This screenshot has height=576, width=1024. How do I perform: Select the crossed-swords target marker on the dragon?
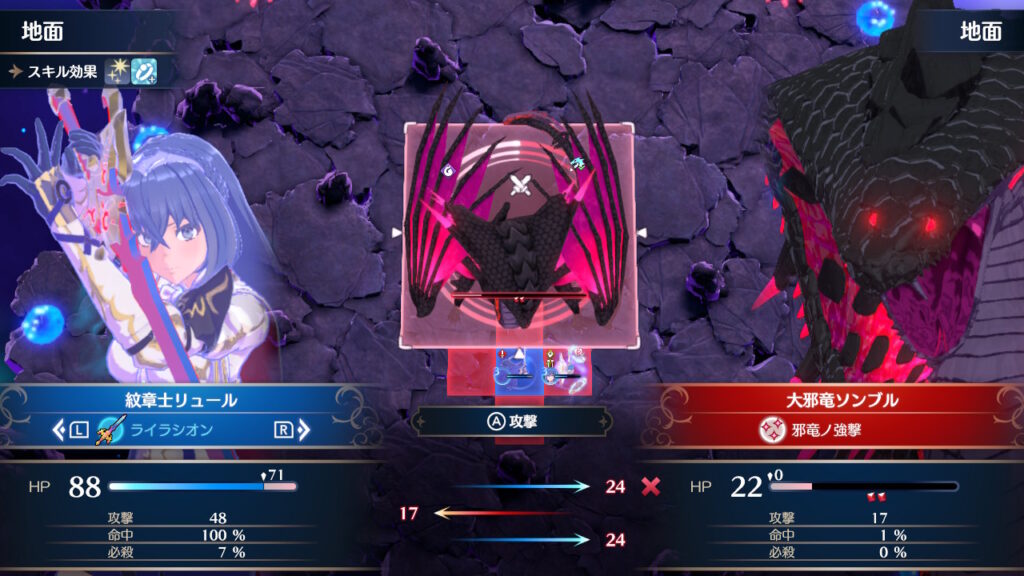tap(519, 184)
